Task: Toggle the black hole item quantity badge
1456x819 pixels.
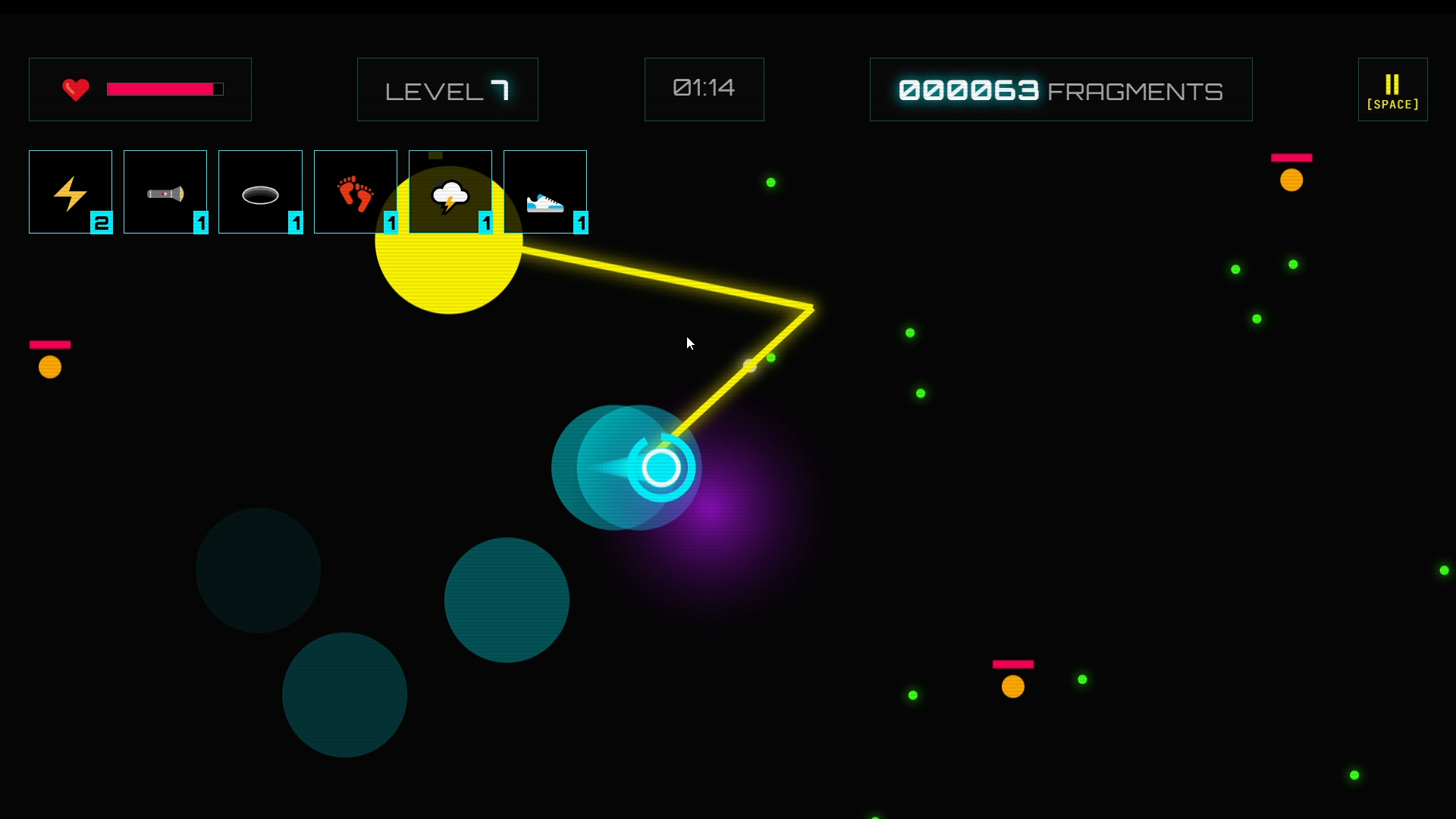Action: coord(296,224)
